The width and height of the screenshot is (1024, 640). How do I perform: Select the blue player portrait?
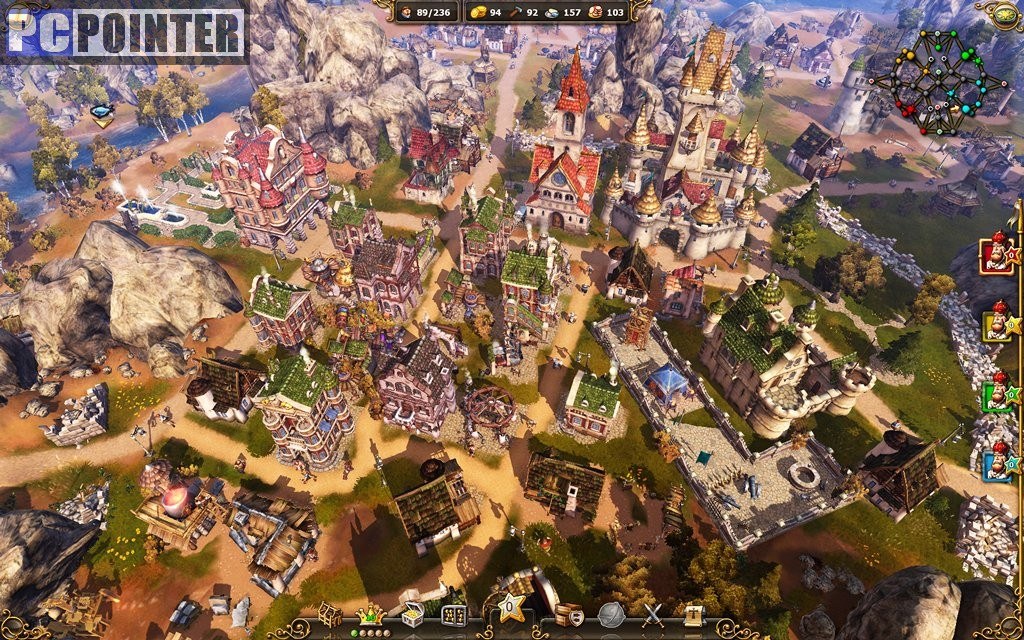pyautogui.click(x=996, y=465)
